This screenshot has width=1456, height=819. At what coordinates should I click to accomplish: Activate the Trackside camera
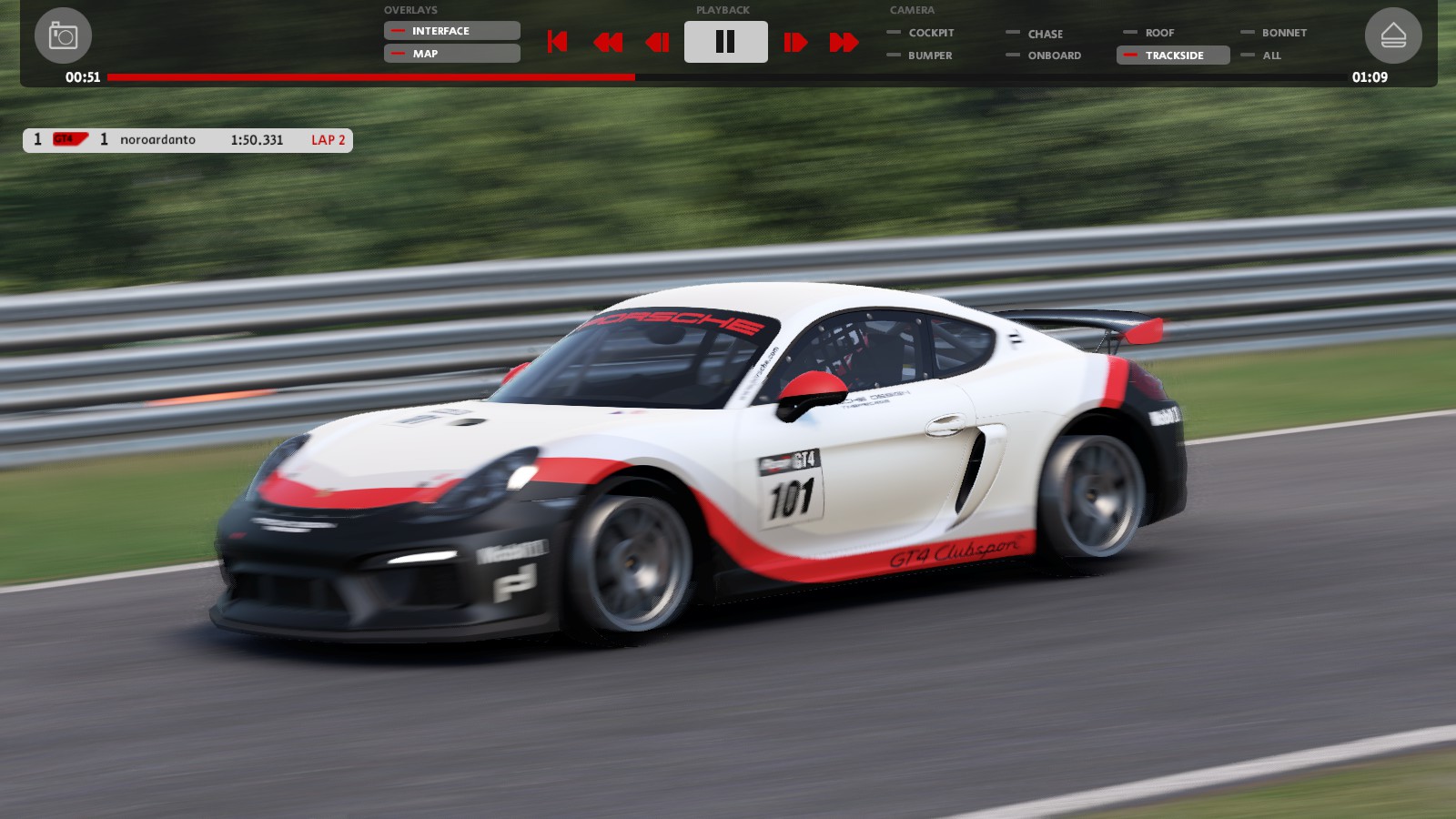1173,56
